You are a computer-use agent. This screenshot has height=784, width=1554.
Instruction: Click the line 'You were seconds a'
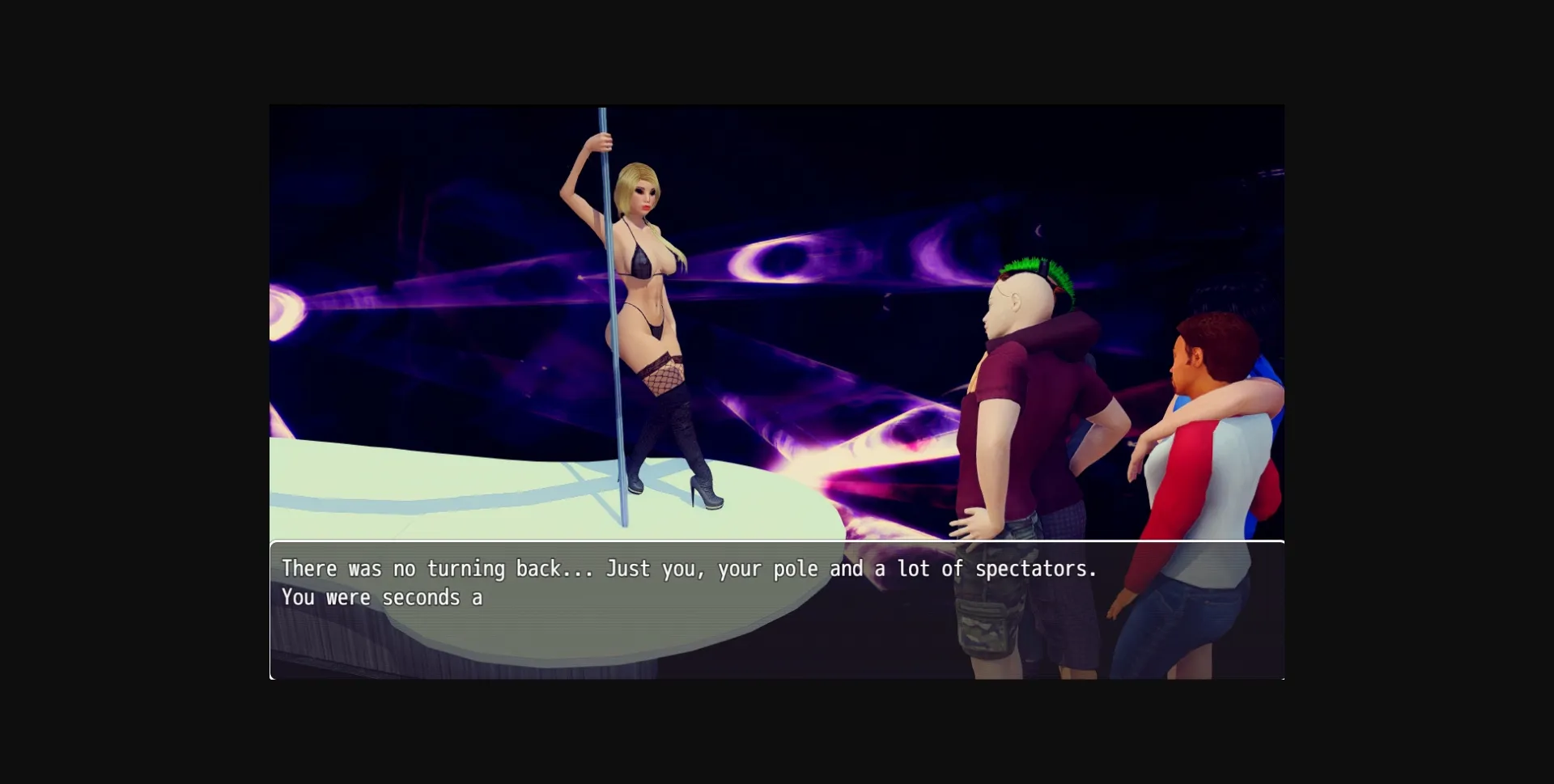pos(380,597)
